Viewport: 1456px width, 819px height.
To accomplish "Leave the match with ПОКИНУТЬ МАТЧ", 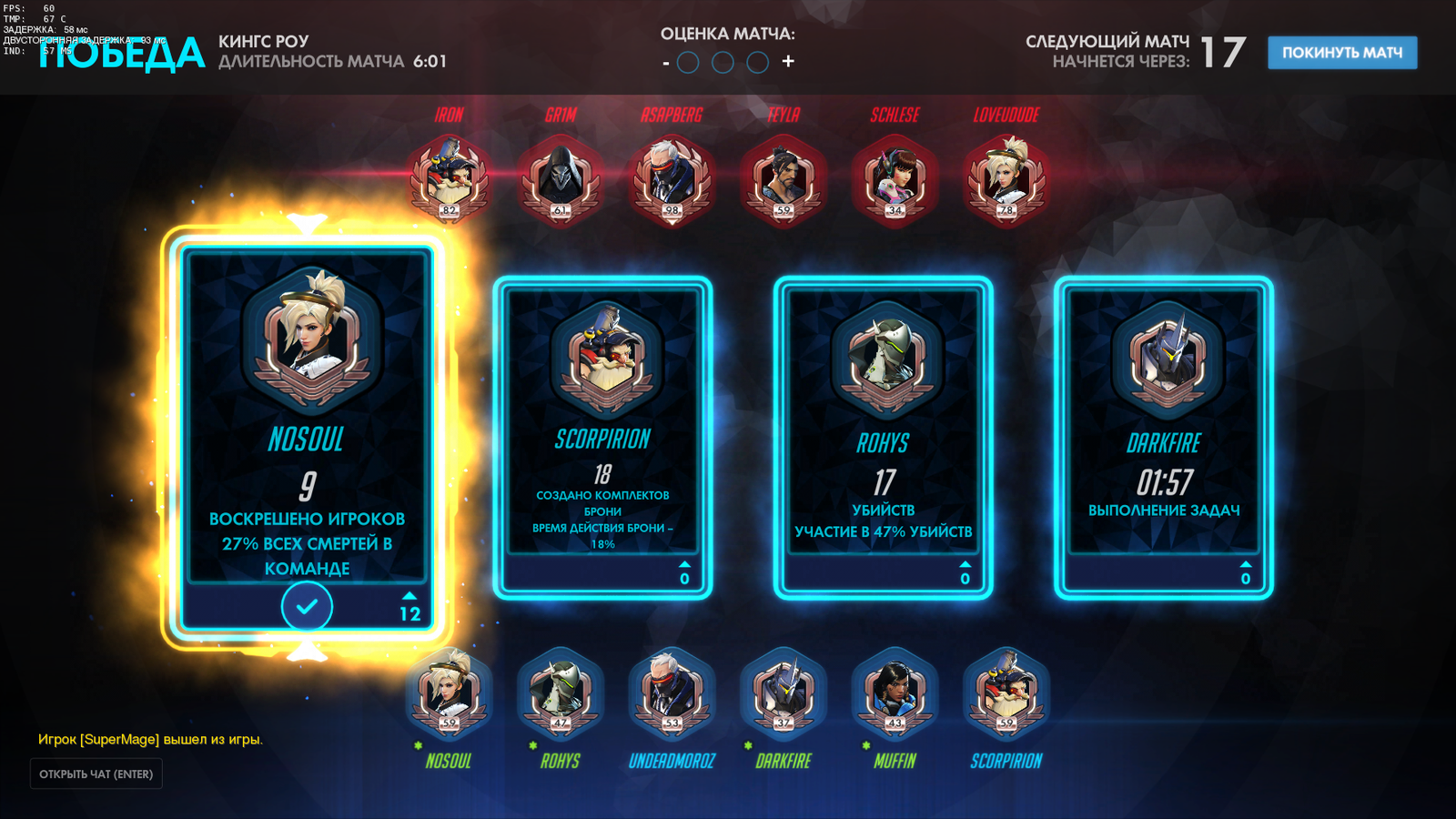I will [1342, 53].
